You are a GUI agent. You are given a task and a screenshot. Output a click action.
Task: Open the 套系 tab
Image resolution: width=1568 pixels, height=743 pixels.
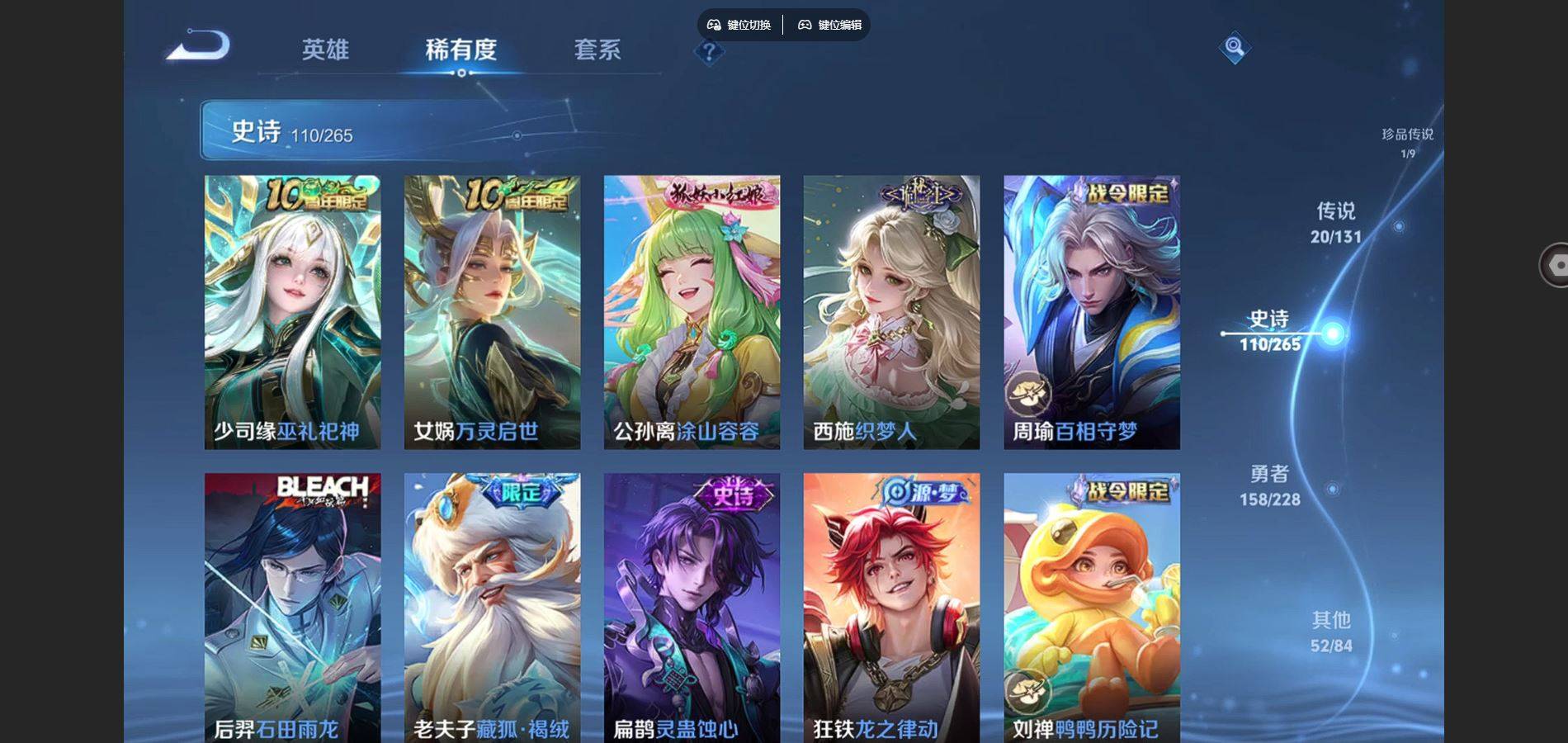(x=597, y=50)
